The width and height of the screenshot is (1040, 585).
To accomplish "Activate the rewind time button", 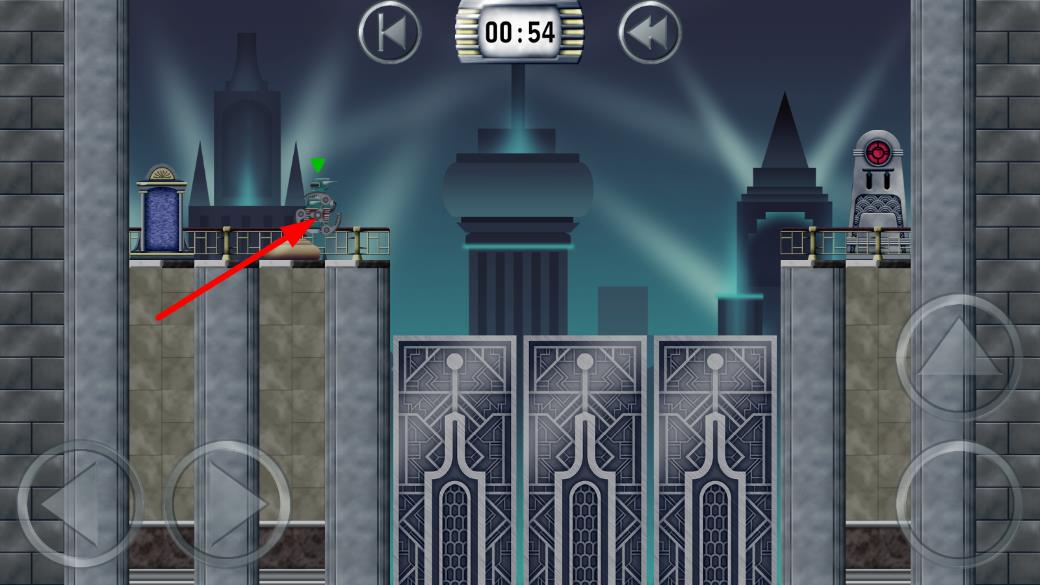I will (x=650, y=32).
